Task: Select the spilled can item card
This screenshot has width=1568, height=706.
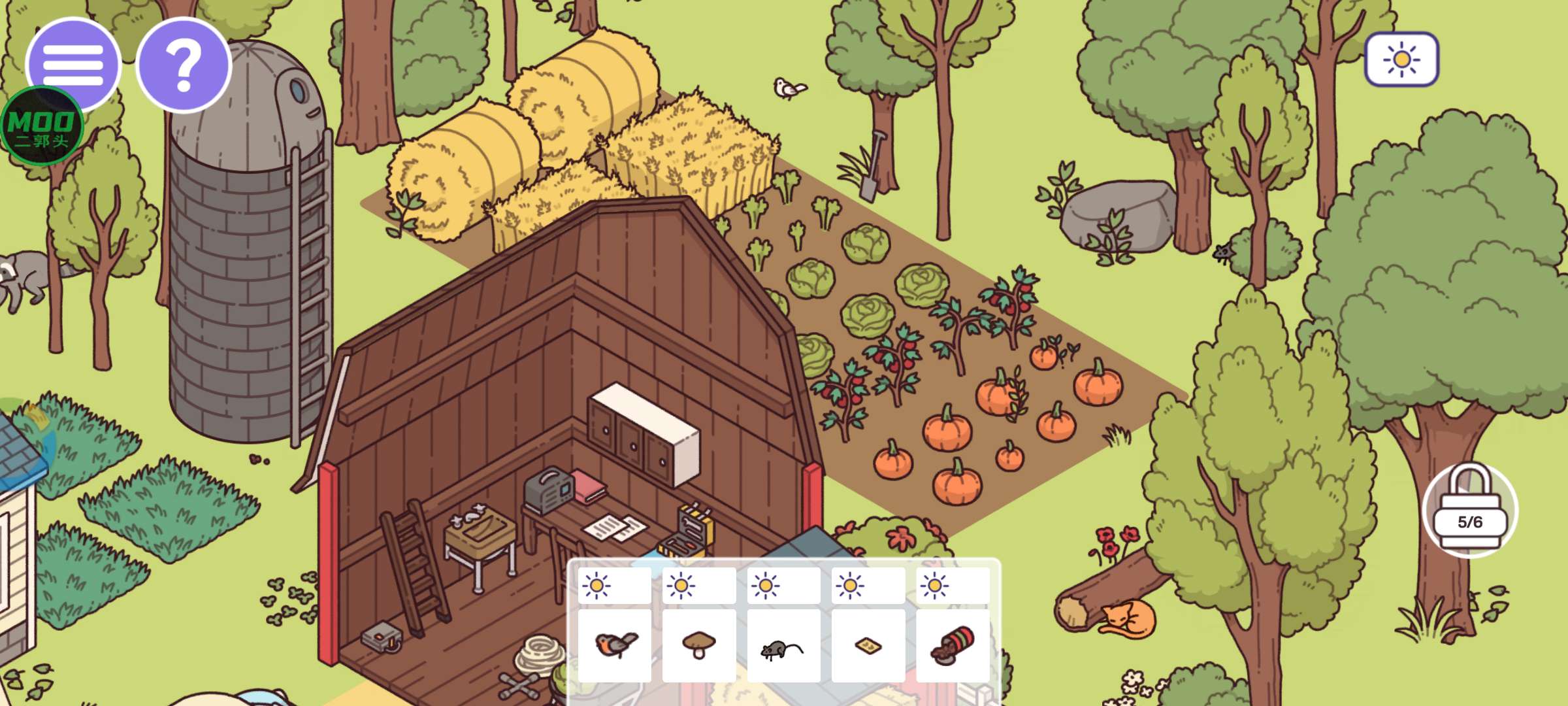Action: pos(953,645)
